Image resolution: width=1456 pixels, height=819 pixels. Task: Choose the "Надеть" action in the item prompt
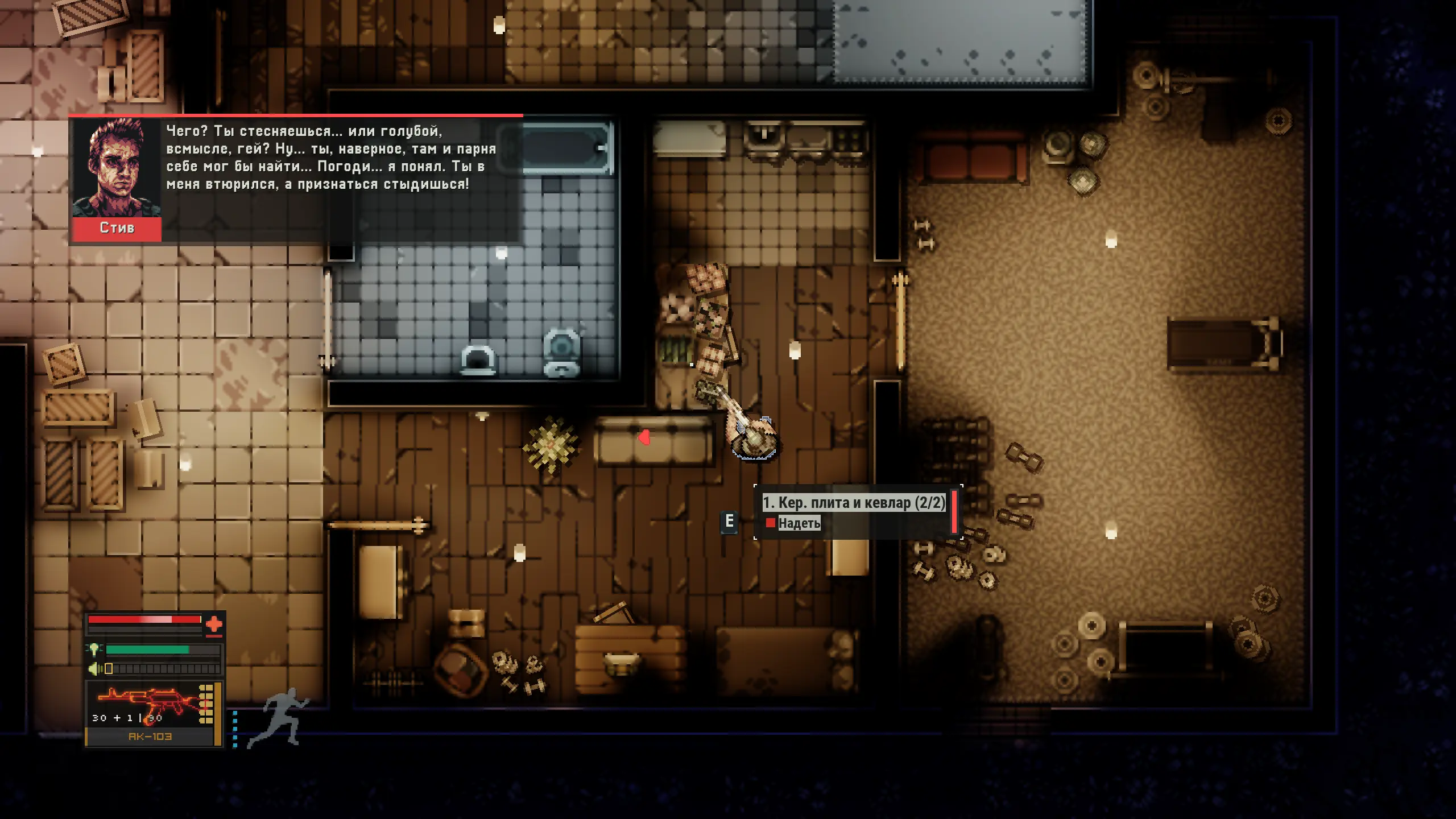point(799,523)
